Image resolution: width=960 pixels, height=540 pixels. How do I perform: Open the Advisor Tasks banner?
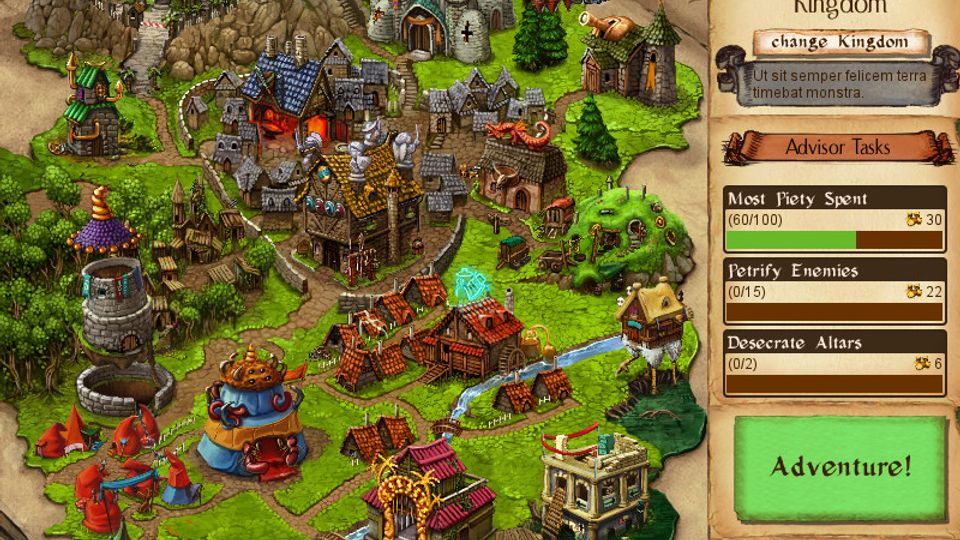tap(837, 148)
